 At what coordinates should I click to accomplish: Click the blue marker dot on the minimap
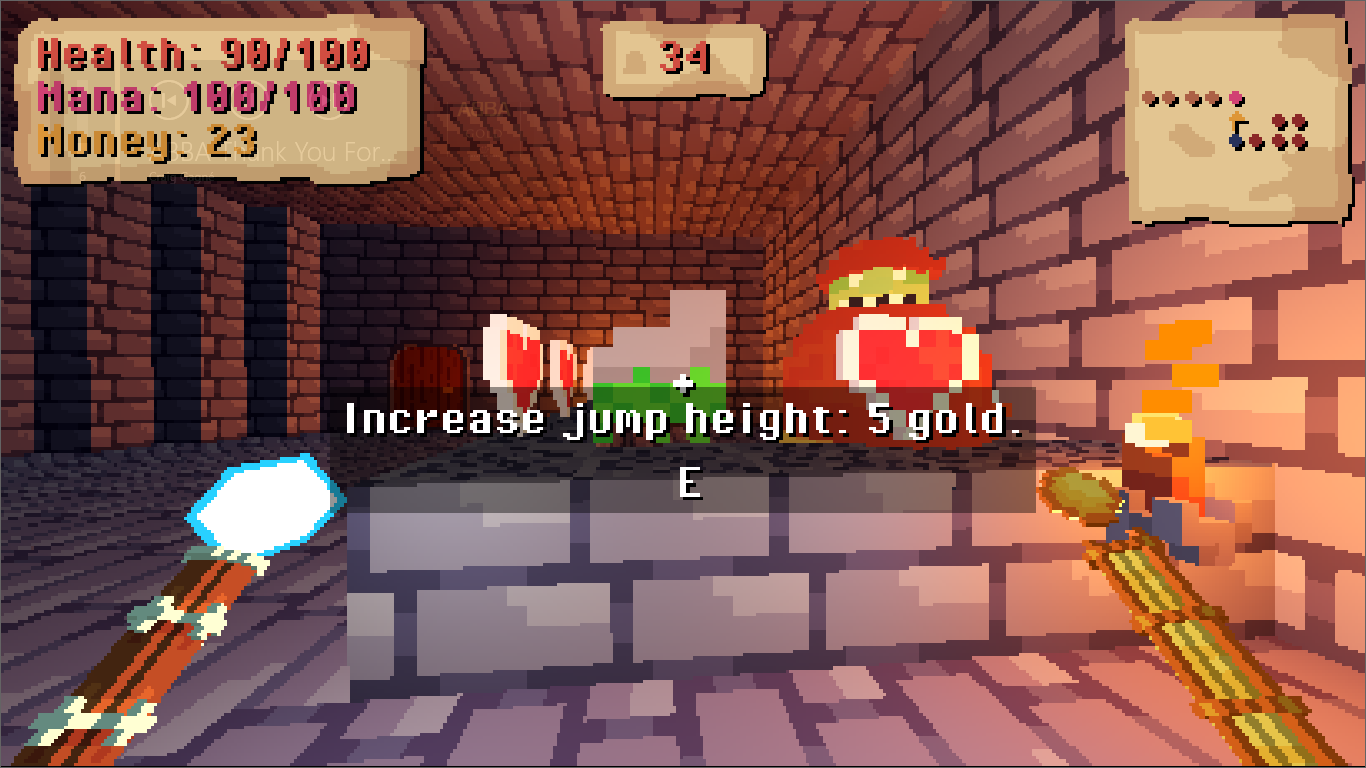point(1236,140)
